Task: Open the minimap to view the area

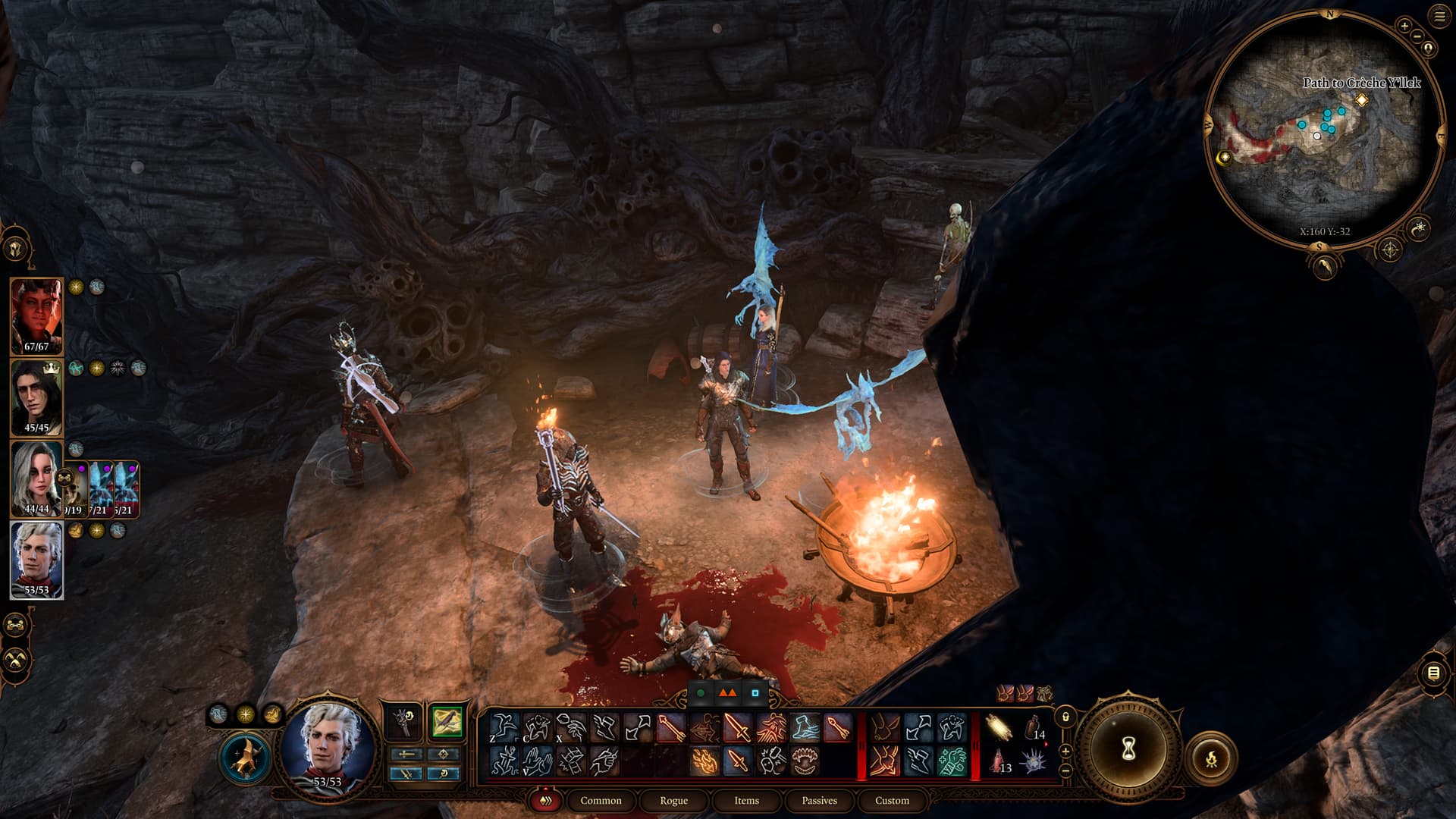Action: [1323, 129]
